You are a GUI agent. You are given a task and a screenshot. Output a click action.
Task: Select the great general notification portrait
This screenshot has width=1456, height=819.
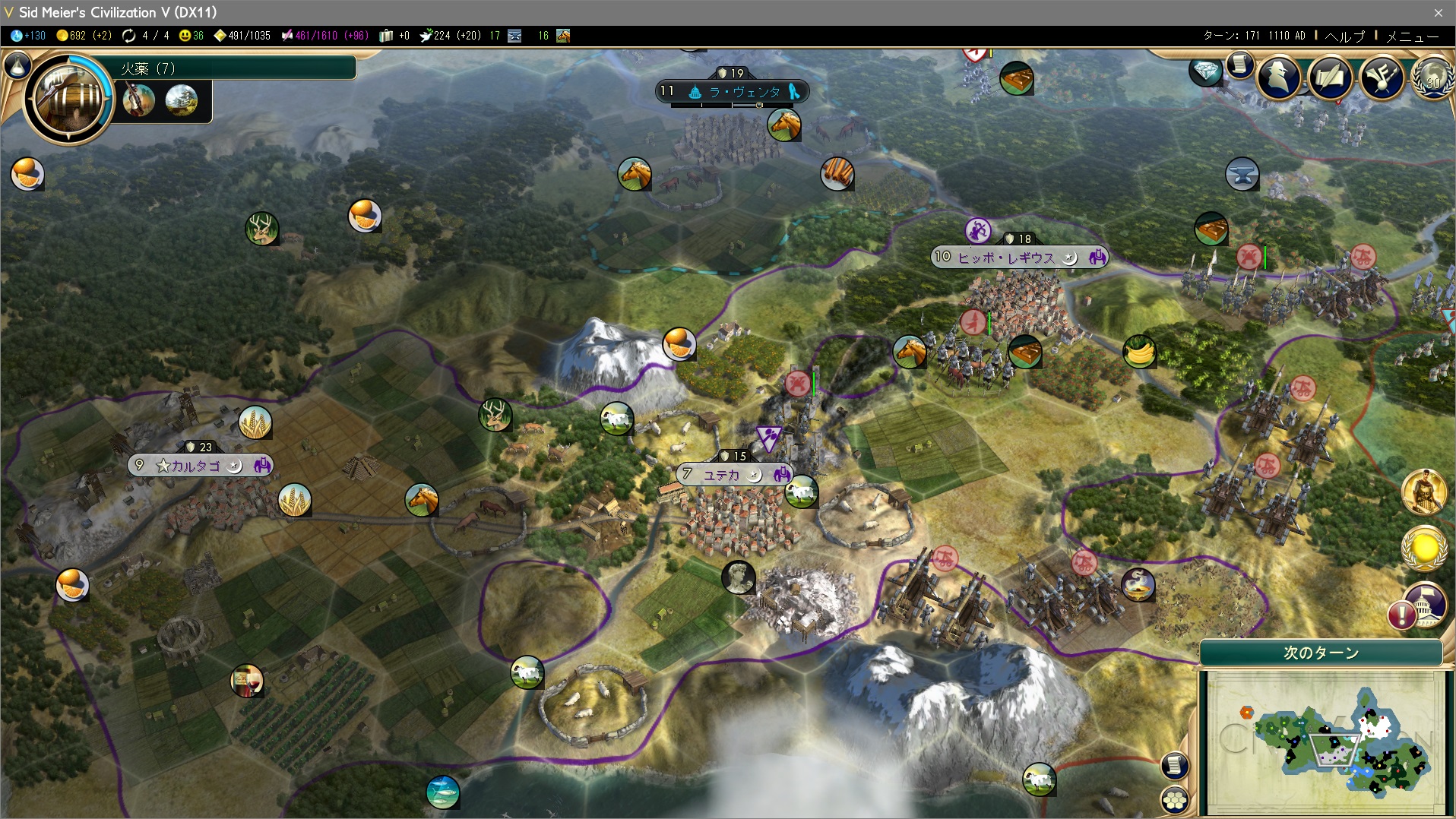(1423, 492)
